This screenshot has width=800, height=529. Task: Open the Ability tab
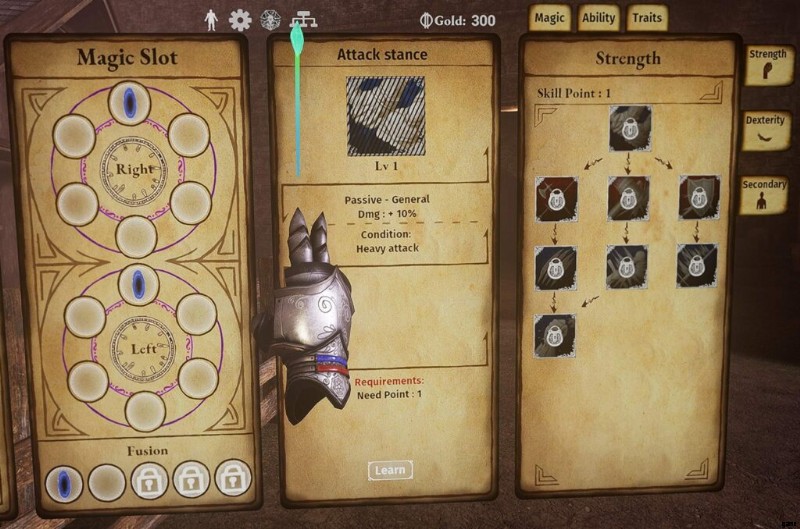click(598, 18)
